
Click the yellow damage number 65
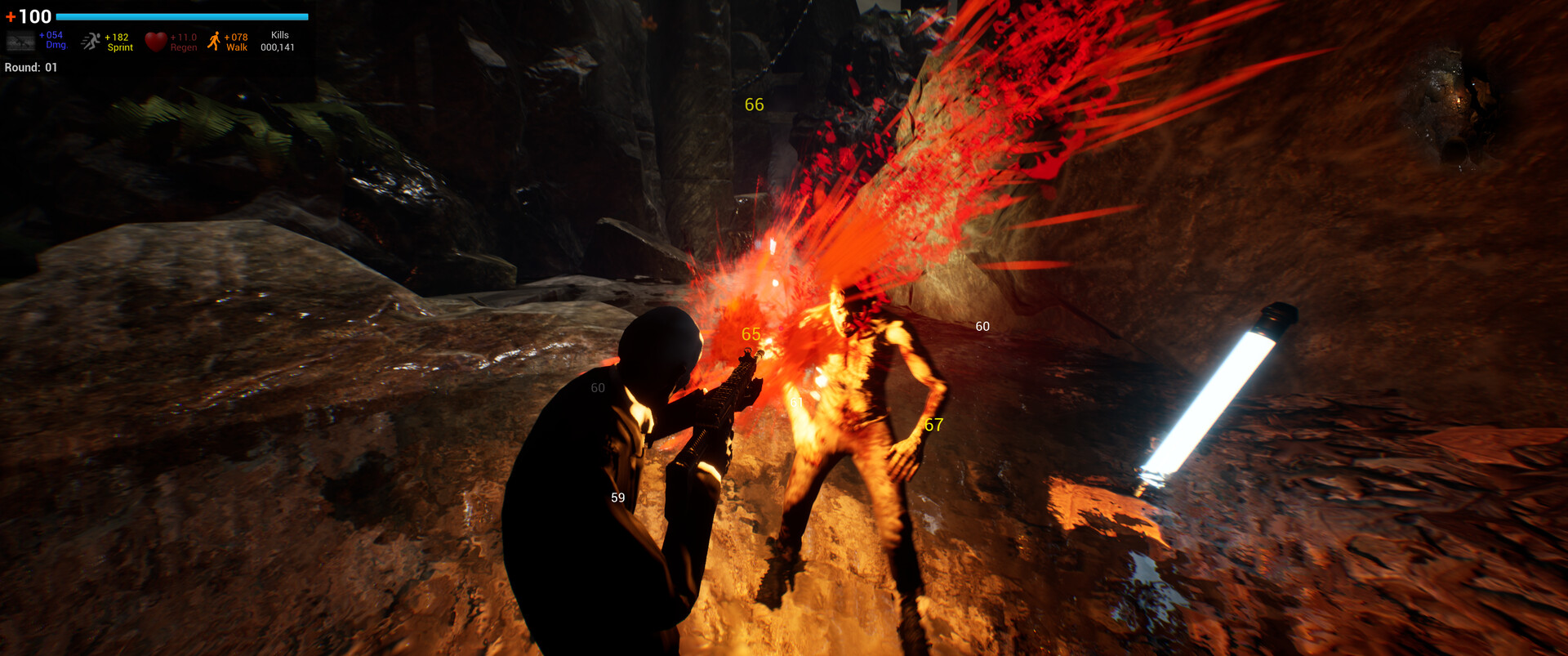[x=750, y=333]
